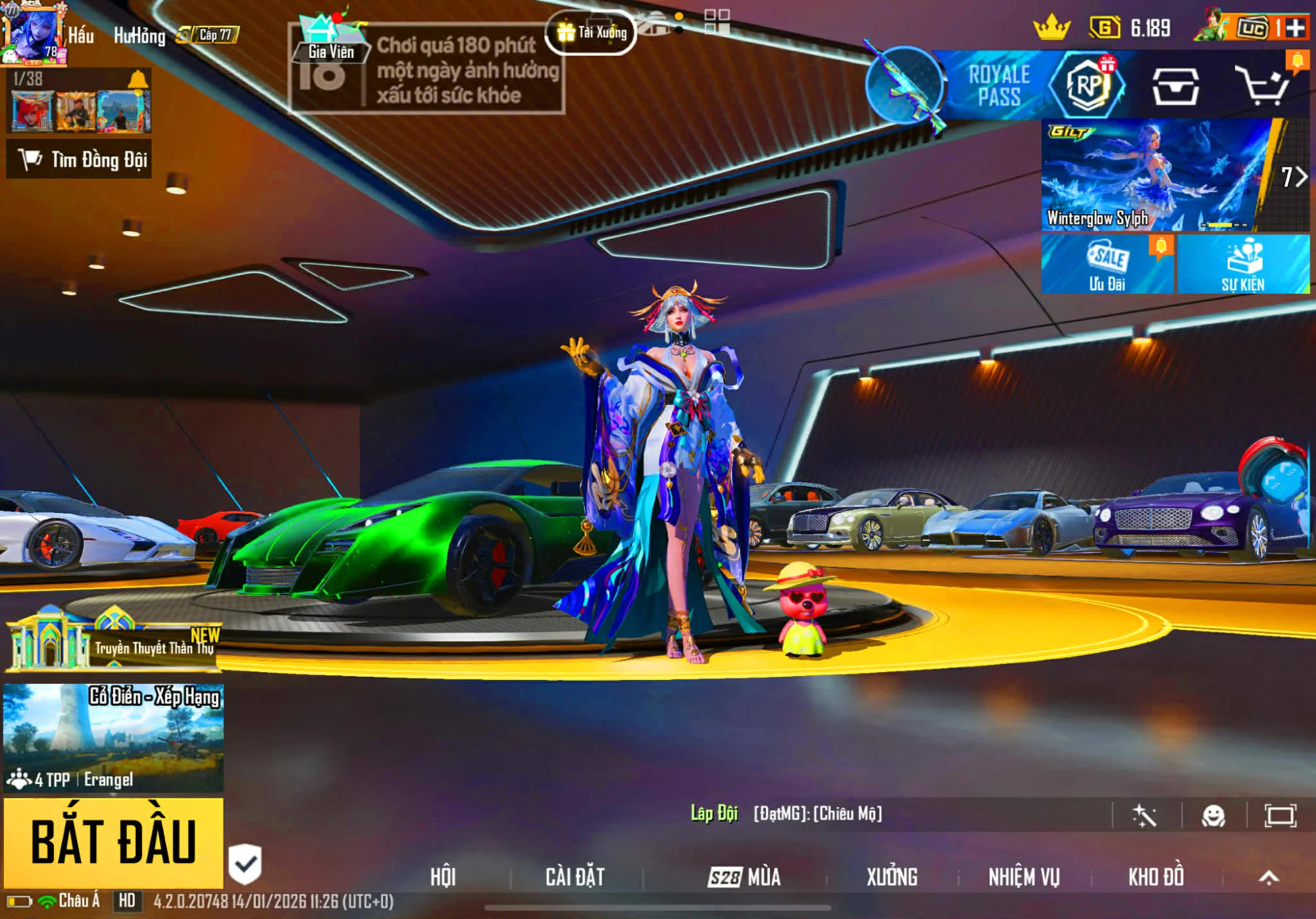This screenshot has height=919, width=1316.
Task: Open the S28 MÙA season menu
Action: [x=744, y=877]
